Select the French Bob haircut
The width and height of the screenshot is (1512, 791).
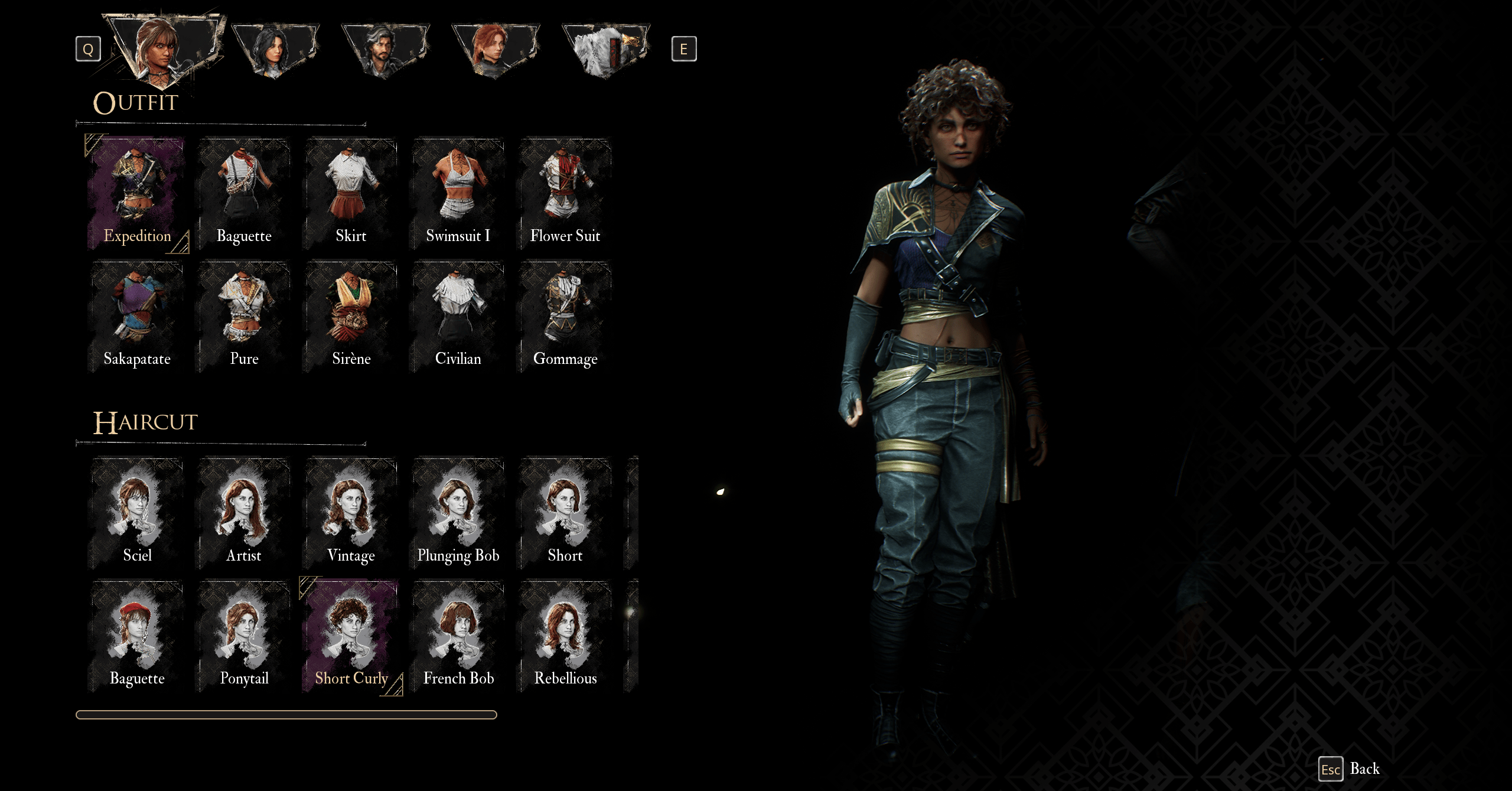coord(458,636)
